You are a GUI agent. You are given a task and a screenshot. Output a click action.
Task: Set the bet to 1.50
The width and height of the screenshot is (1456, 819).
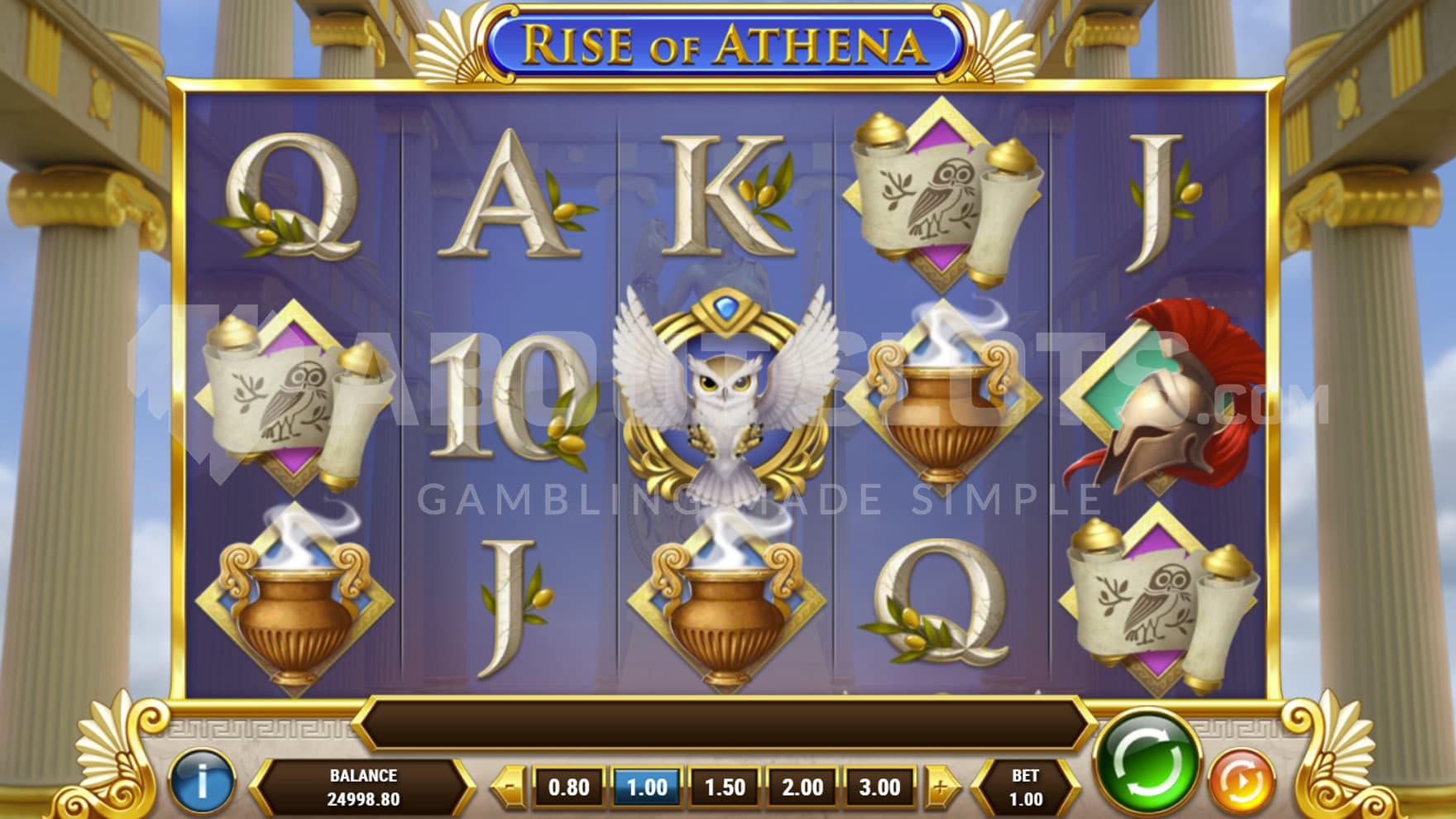(725, 787)
